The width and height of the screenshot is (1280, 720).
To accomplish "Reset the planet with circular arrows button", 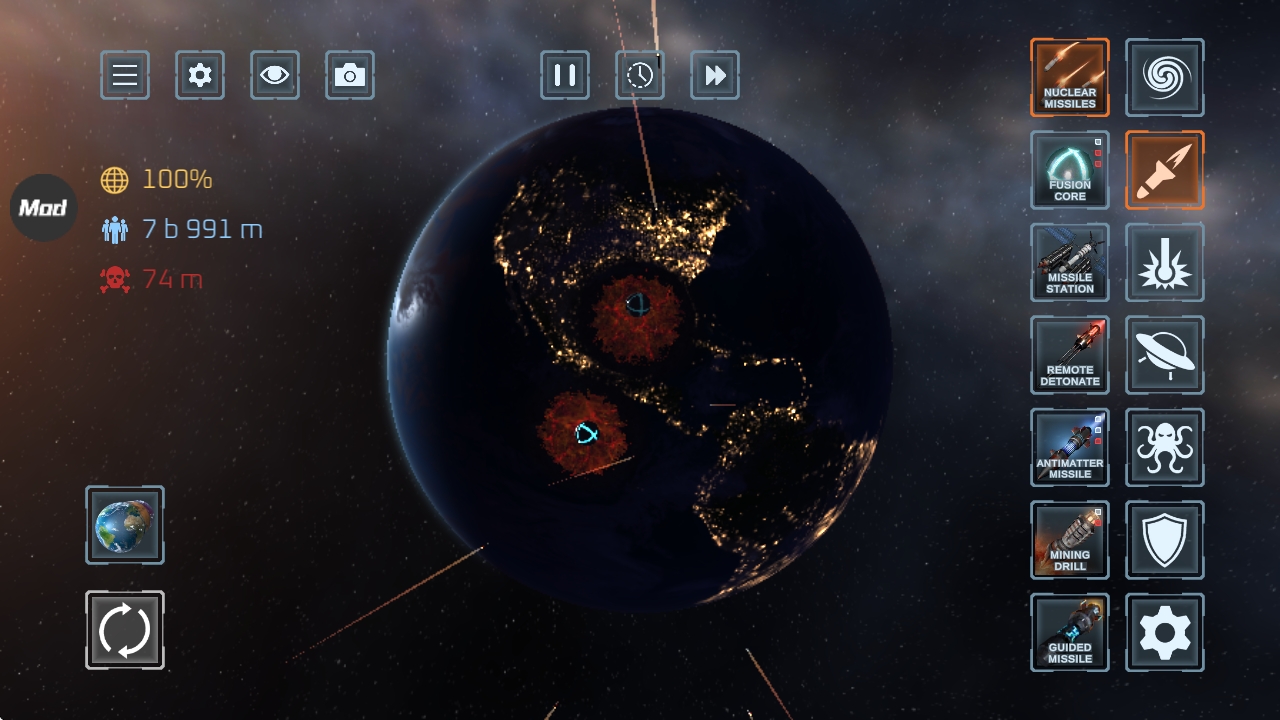I will [x=125, y=630].
